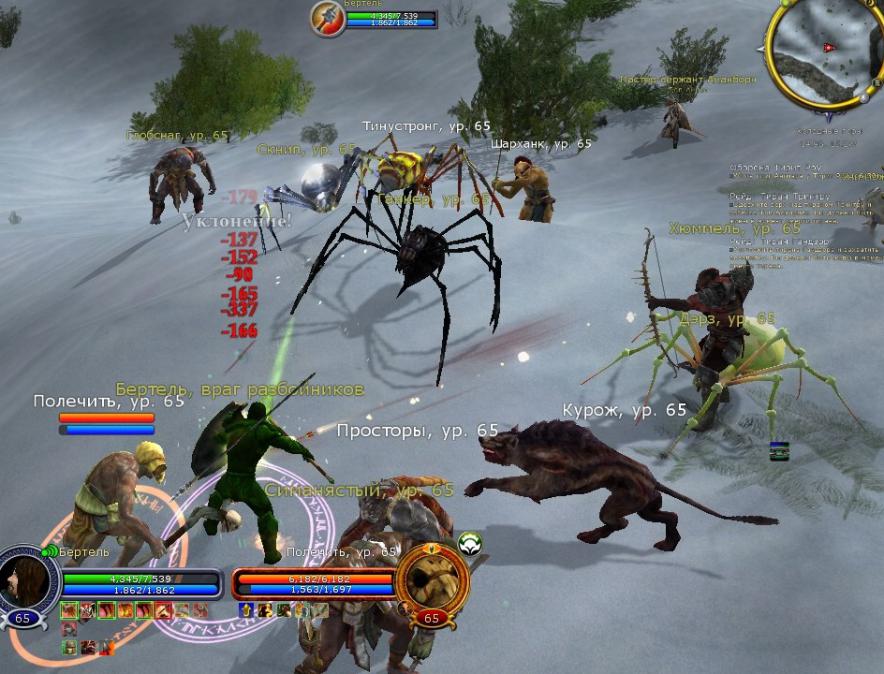Select the small striped icon near the spider
The width and height of the screenshot is (884, 674).
tap(780, 451)
